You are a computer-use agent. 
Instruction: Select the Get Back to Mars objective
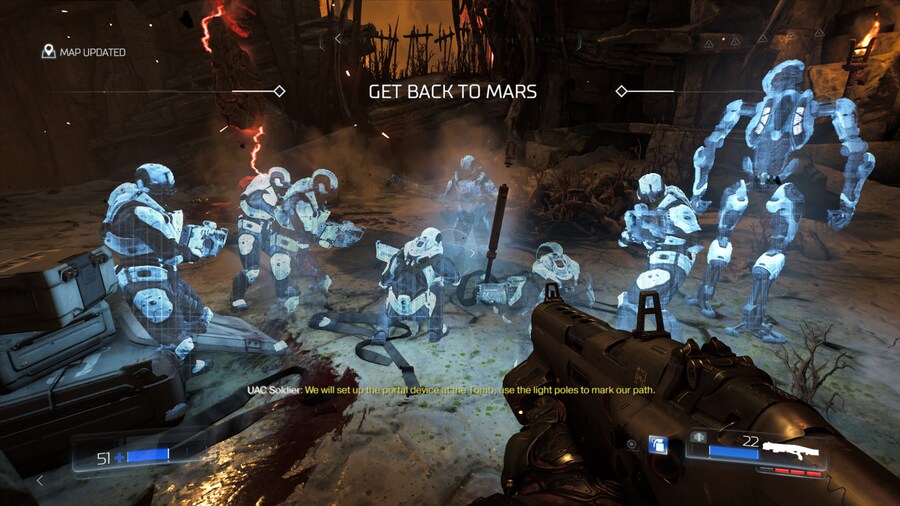452,91
